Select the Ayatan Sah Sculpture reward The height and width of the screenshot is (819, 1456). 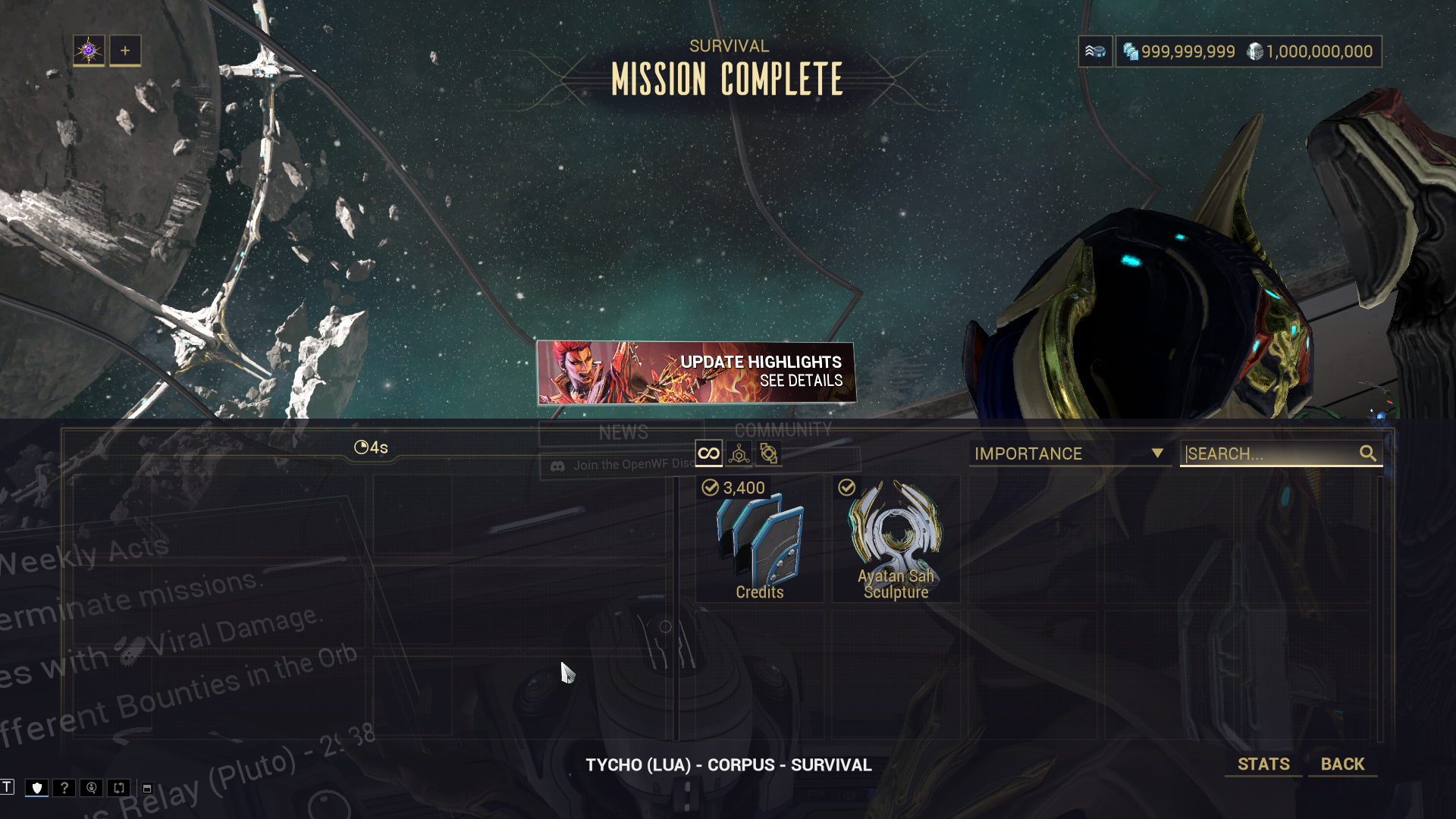896,540
